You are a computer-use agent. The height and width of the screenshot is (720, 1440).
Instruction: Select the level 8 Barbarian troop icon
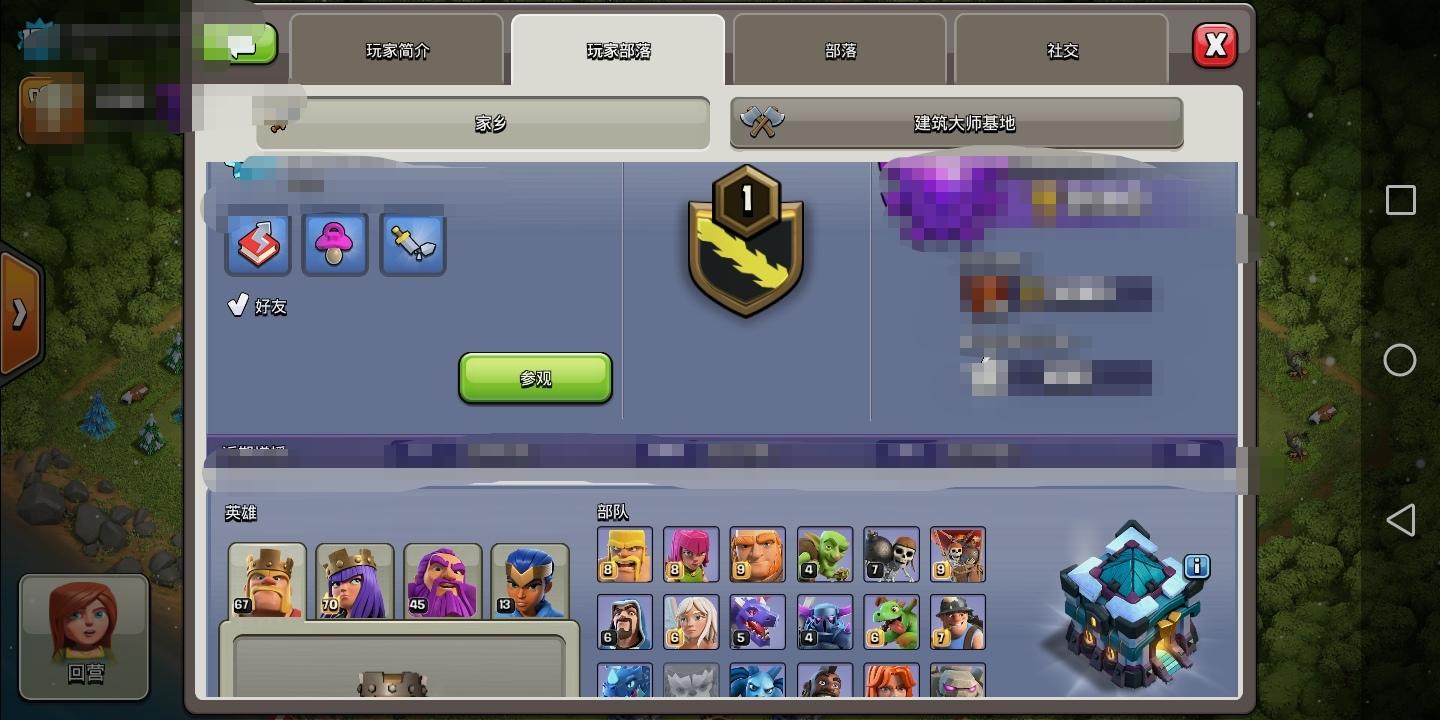pos(624,554)
